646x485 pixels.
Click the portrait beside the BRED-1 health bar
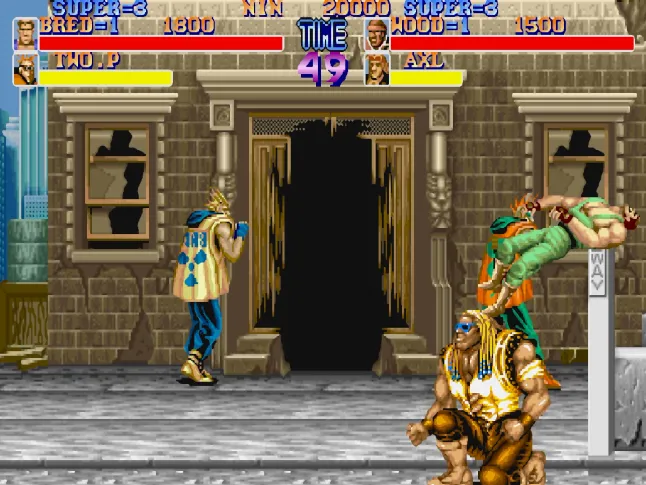pos(25,35)
